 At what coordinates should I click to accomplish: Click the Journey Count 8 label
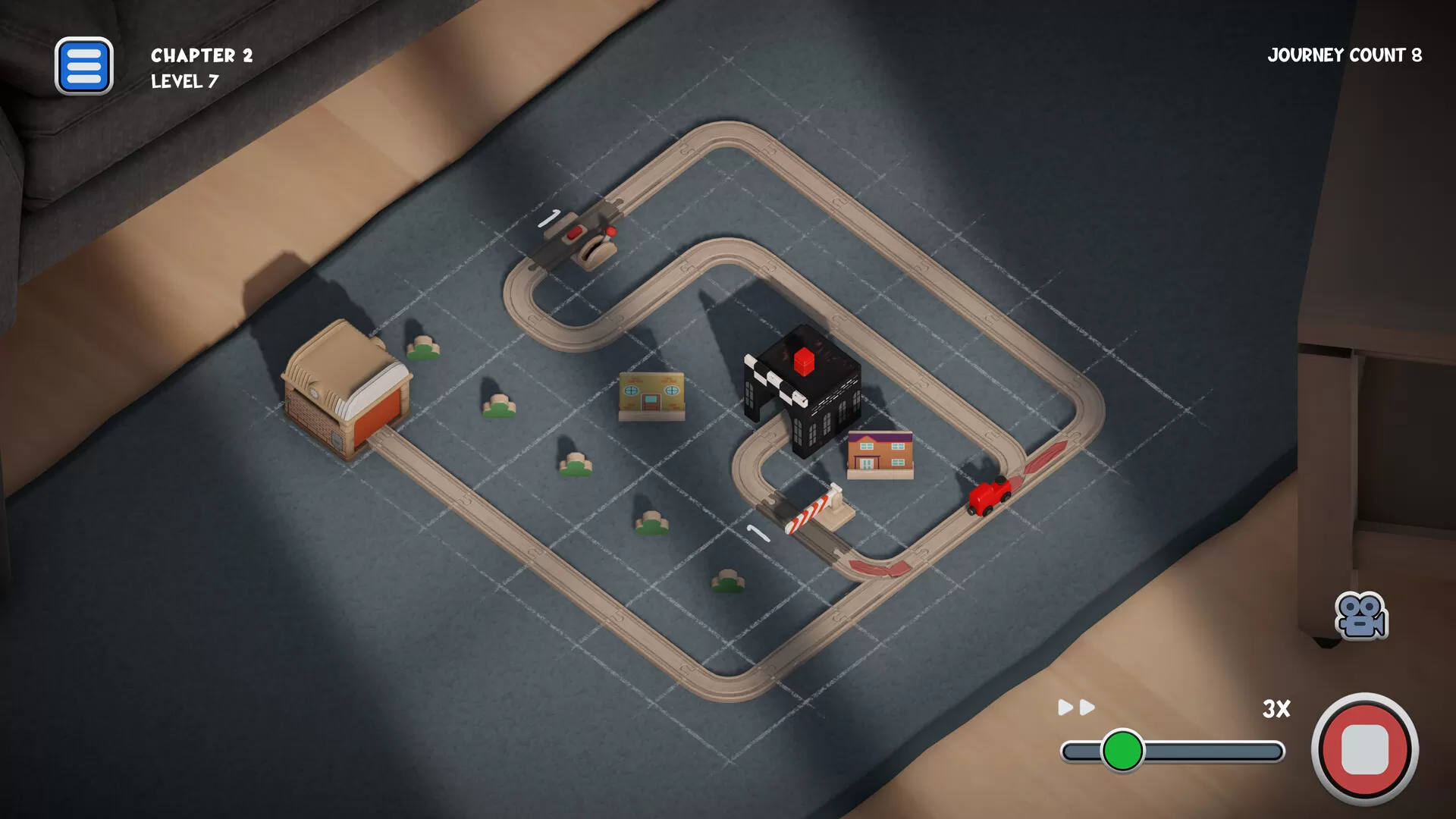(1345, 55)
